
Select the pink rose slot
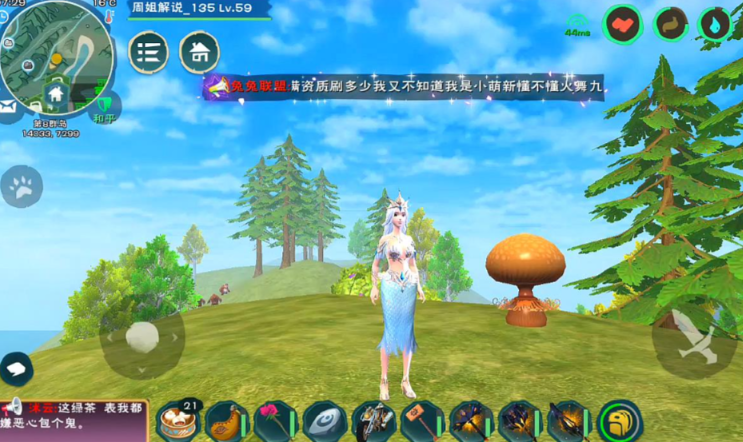275,421
